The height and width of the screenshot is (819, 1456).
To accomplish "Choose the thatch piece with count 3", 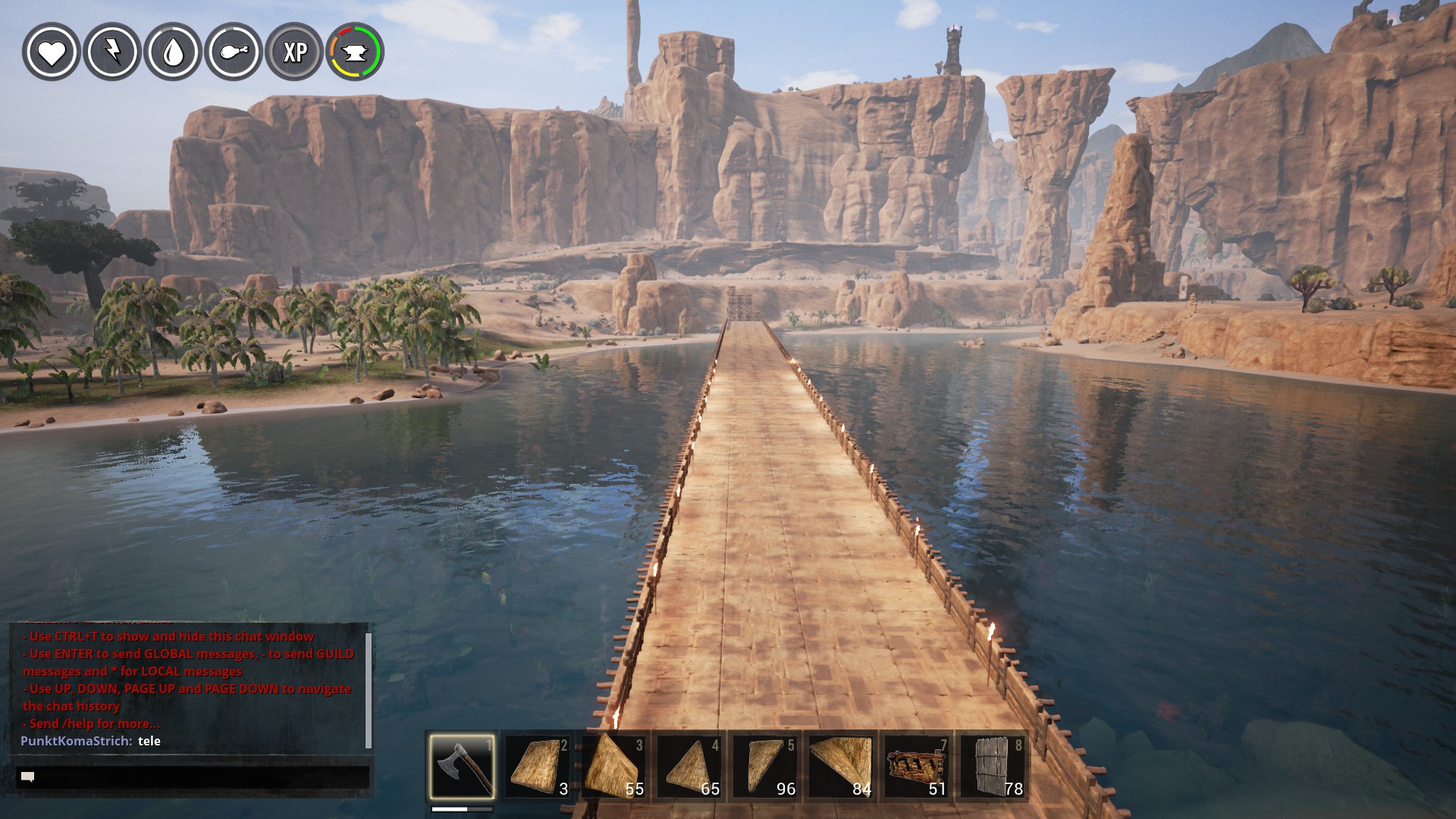I will pos(538,766).
